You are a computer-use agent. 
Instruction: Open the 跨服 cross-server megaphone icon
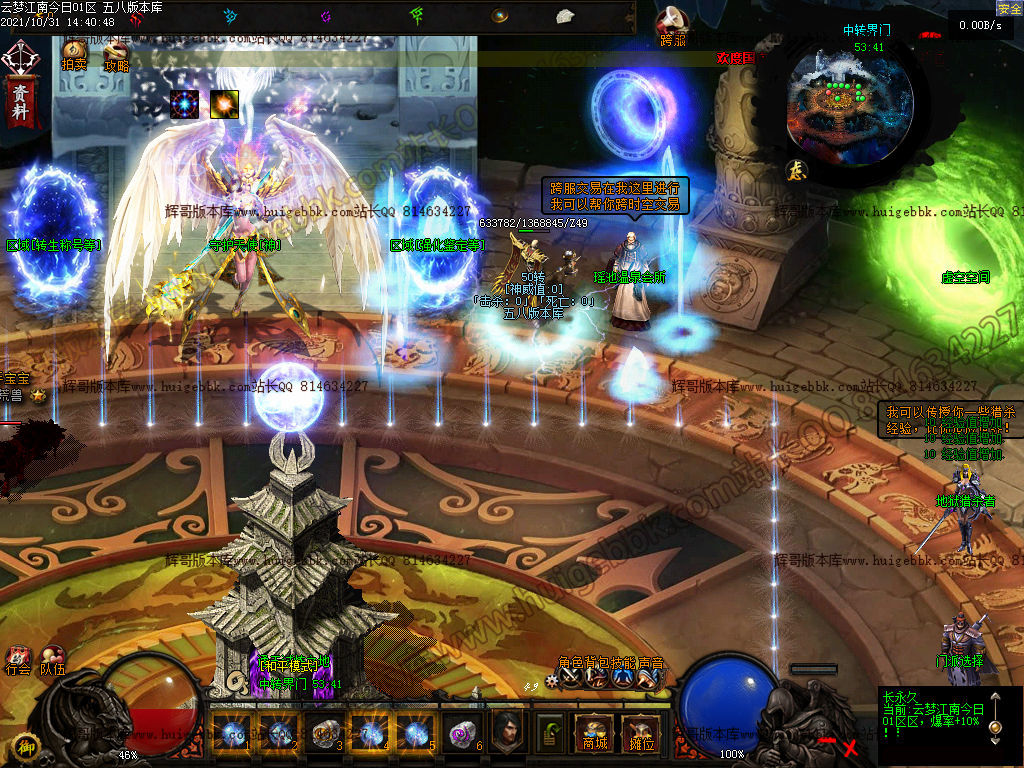coord(673,27)
